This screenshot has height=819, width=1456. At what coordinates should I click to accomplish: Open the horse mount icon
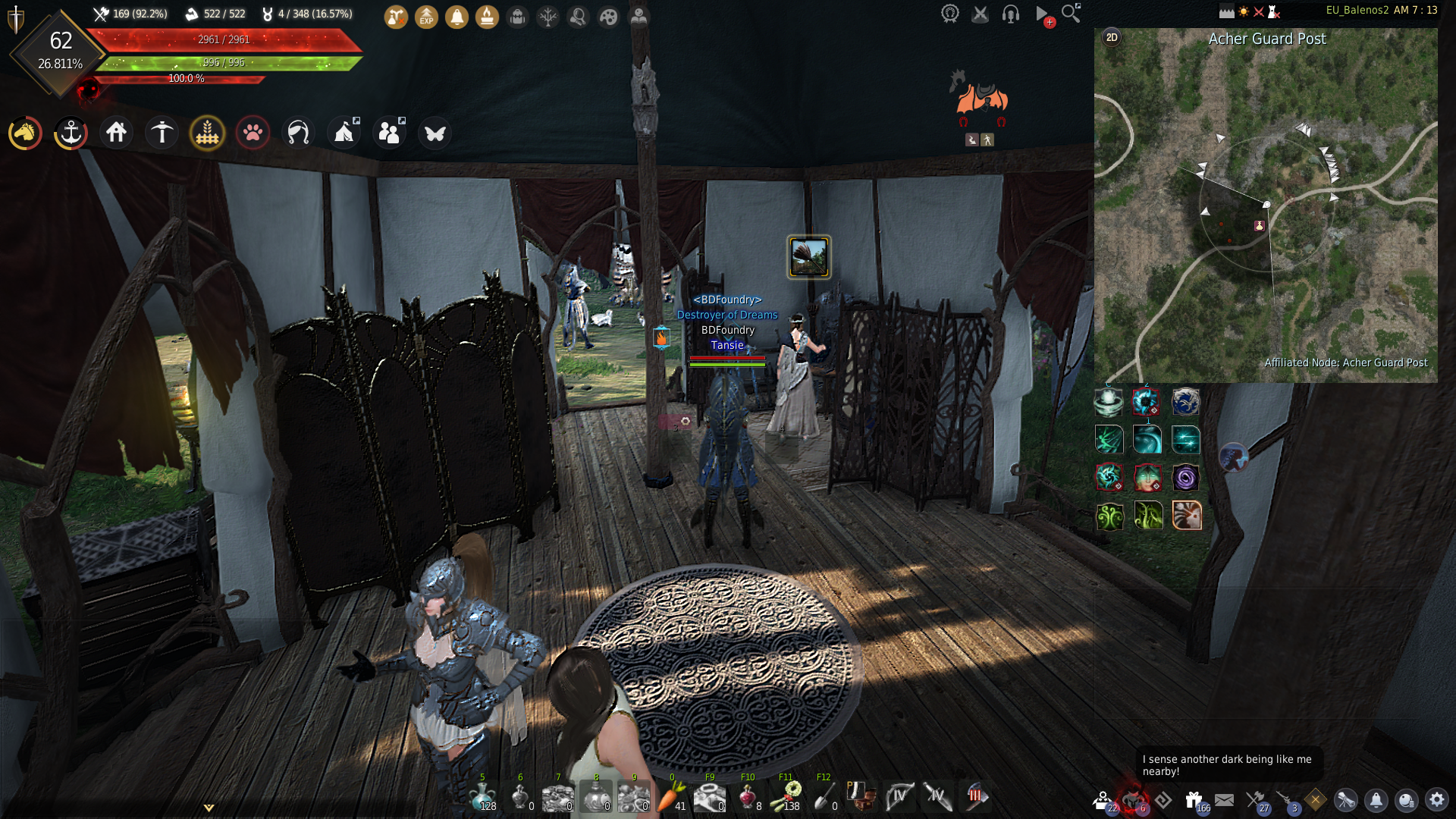(x=25, y=133)
